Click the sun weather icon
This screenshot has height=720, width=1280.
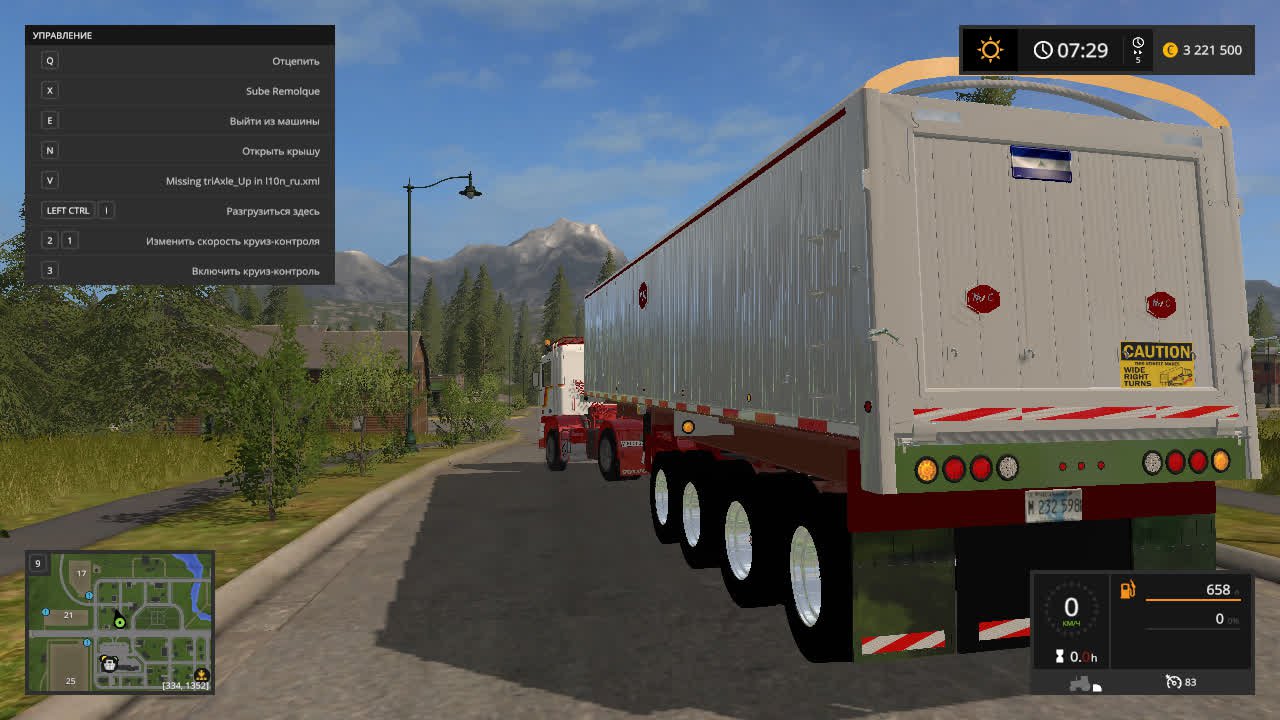pyautogui.click(x=990, y=50)
